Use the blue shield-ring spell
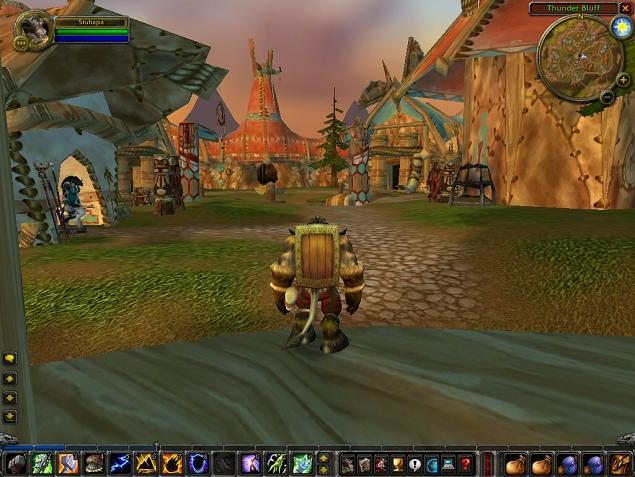Screen dimensions: 635x477 pos(198,464)
